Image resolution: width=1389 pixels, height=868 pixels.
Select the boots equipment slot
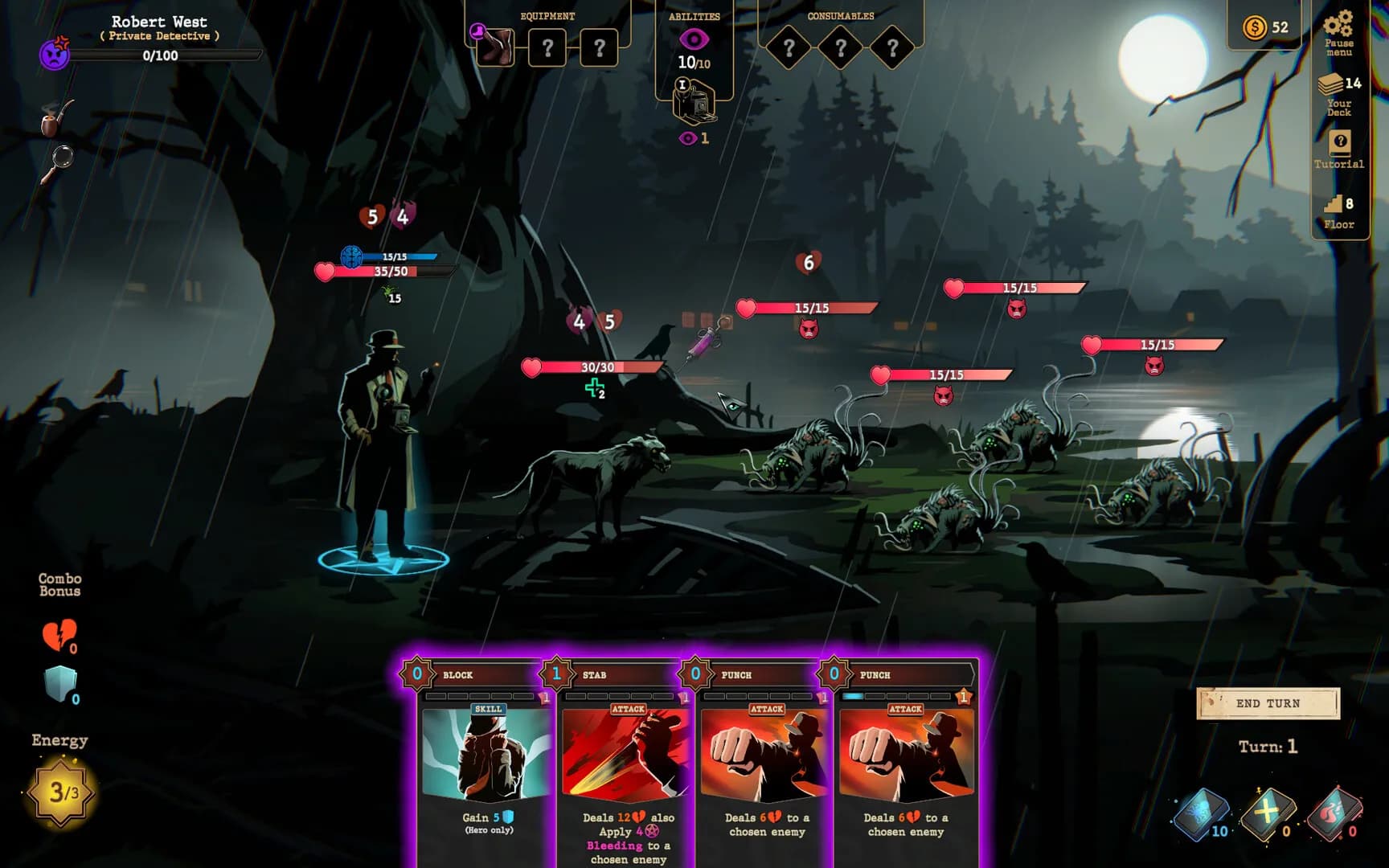[x=494, y=48]
